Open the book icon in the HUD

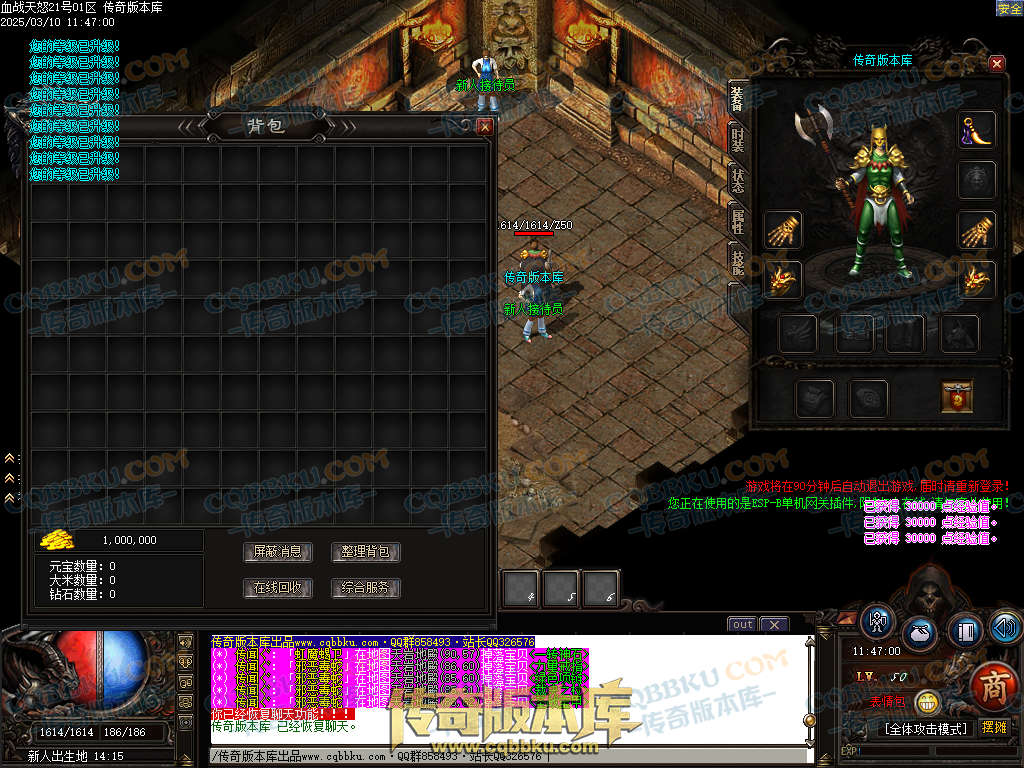(964, 631)
